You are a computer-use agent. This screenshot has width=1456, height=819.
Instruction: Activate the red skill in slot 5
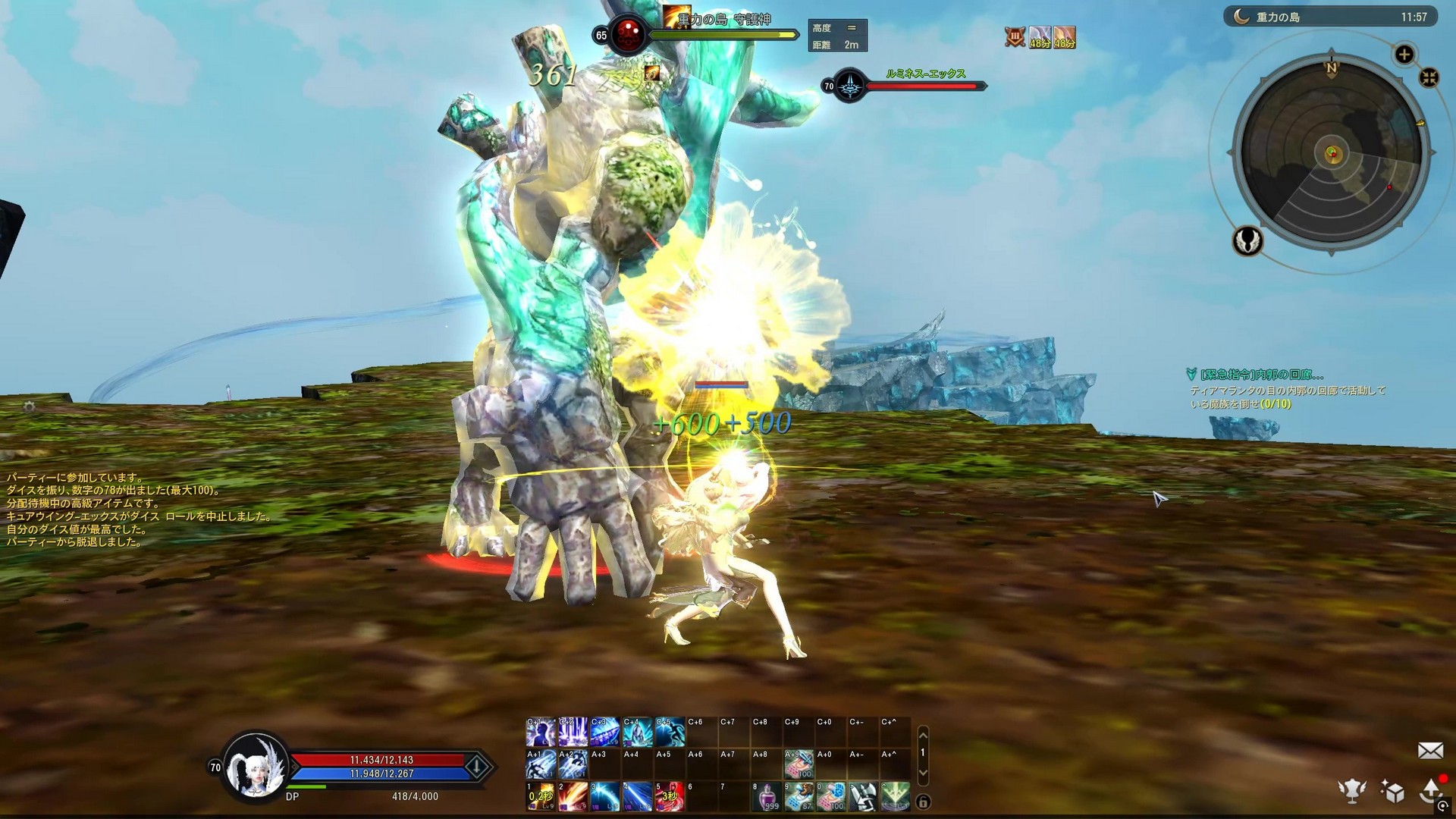point(669,796)
